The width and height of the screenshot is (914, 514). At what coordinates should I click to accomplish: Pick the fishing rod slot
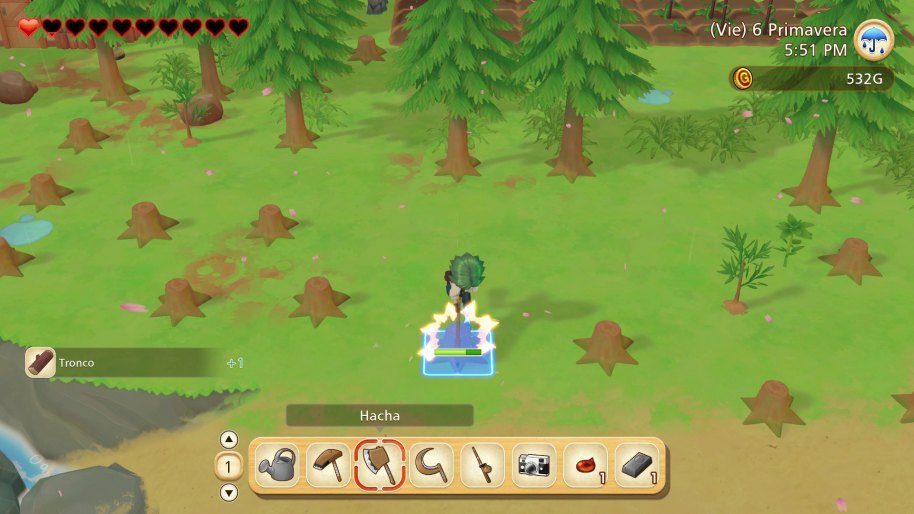[483, 465]
